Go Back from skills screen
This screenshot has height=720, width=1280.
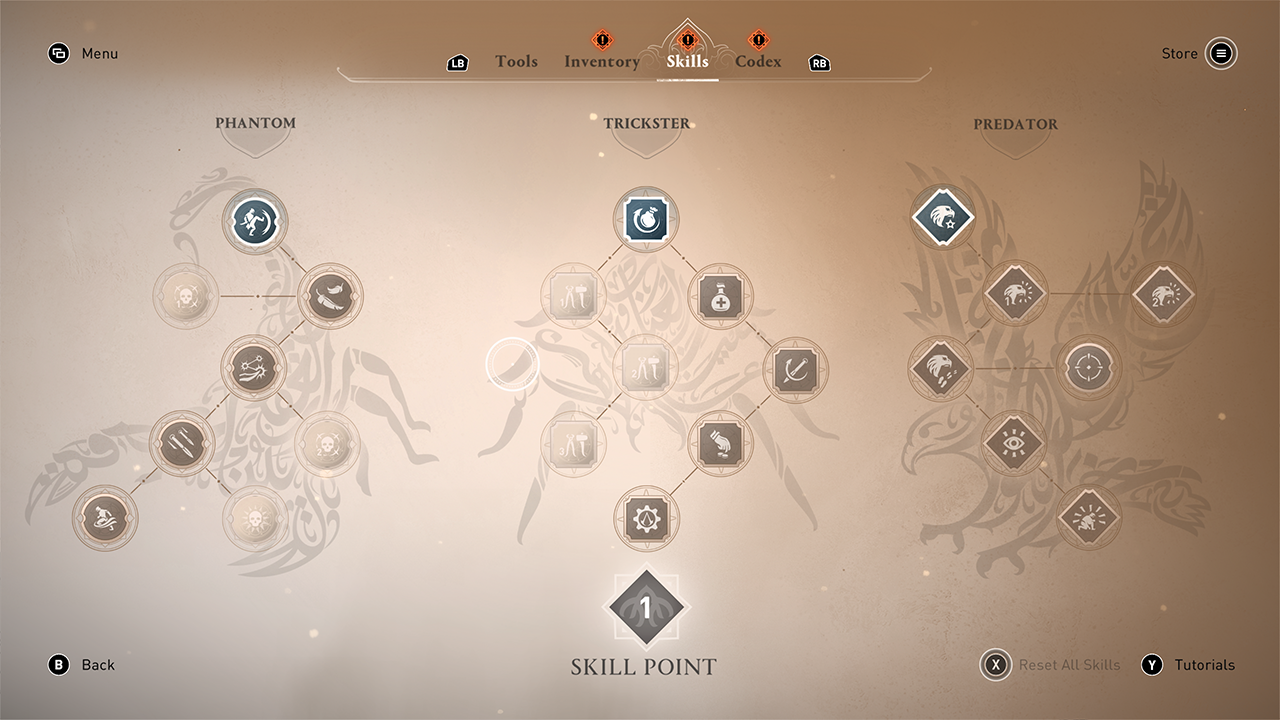tap(59, 665)
